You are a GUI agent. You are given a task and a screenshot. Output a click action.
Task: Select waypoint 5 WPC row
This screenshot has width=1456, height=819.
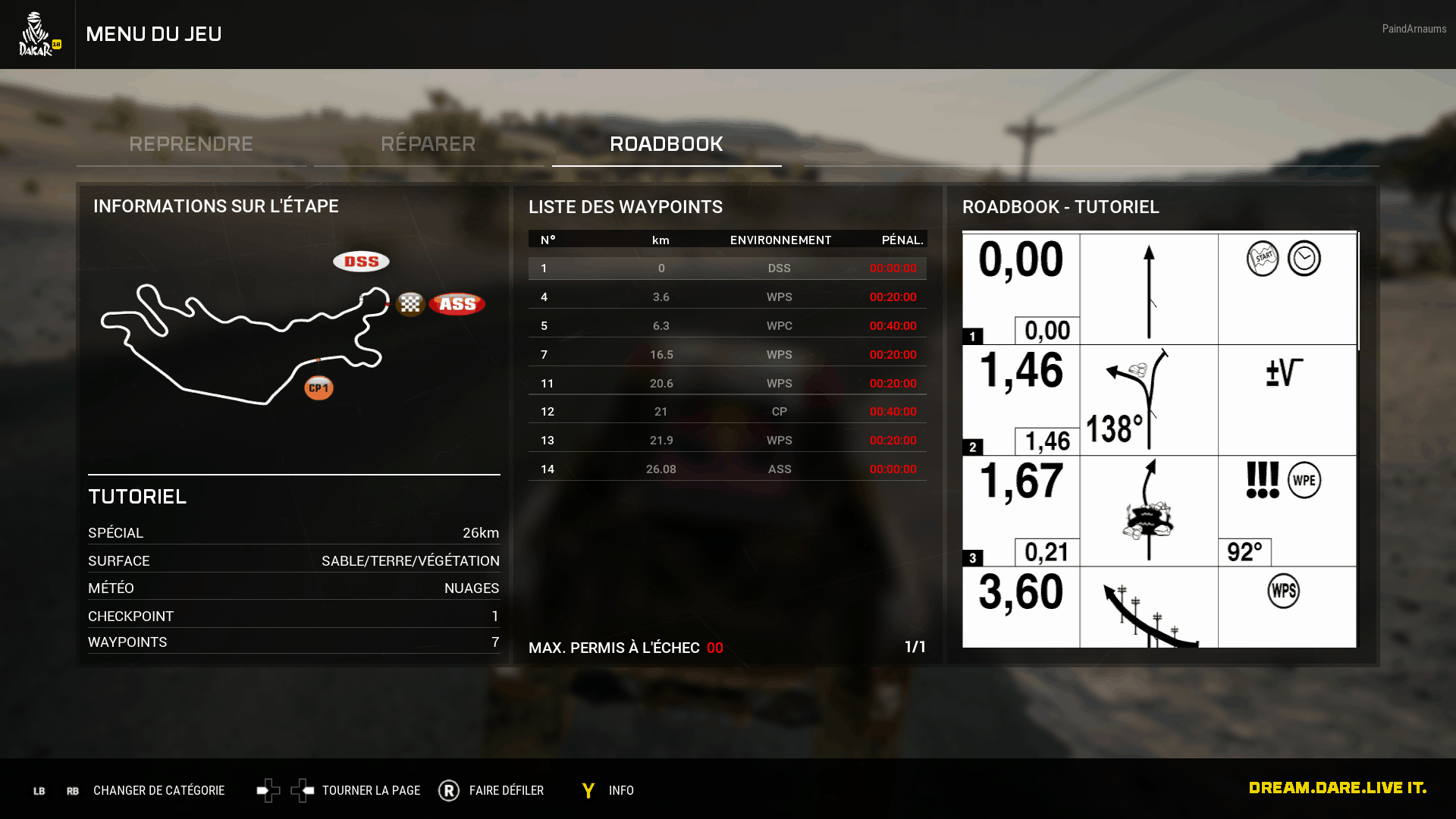pyautogui.click(x=727, y=326)
